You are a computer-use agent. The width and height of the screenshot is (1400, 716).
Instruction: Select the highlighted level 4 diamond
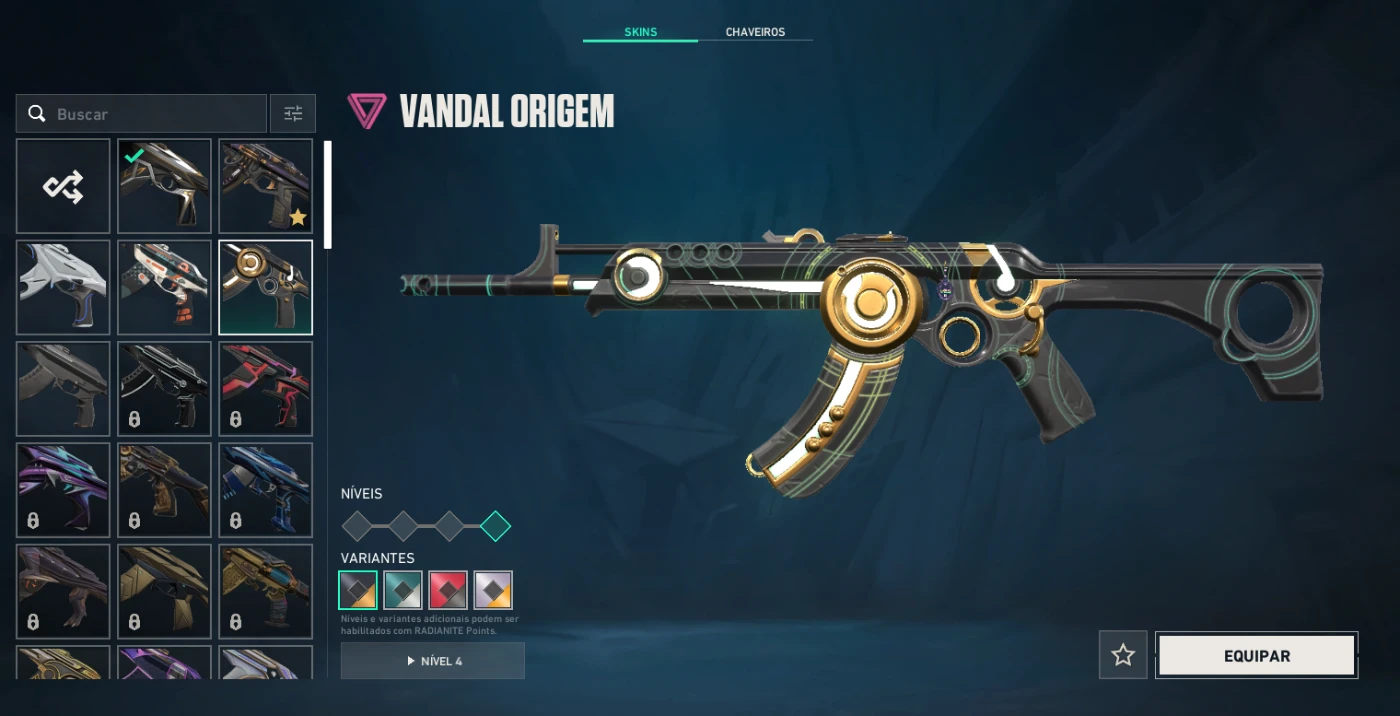pyautogui.click(x=495, y=526)
